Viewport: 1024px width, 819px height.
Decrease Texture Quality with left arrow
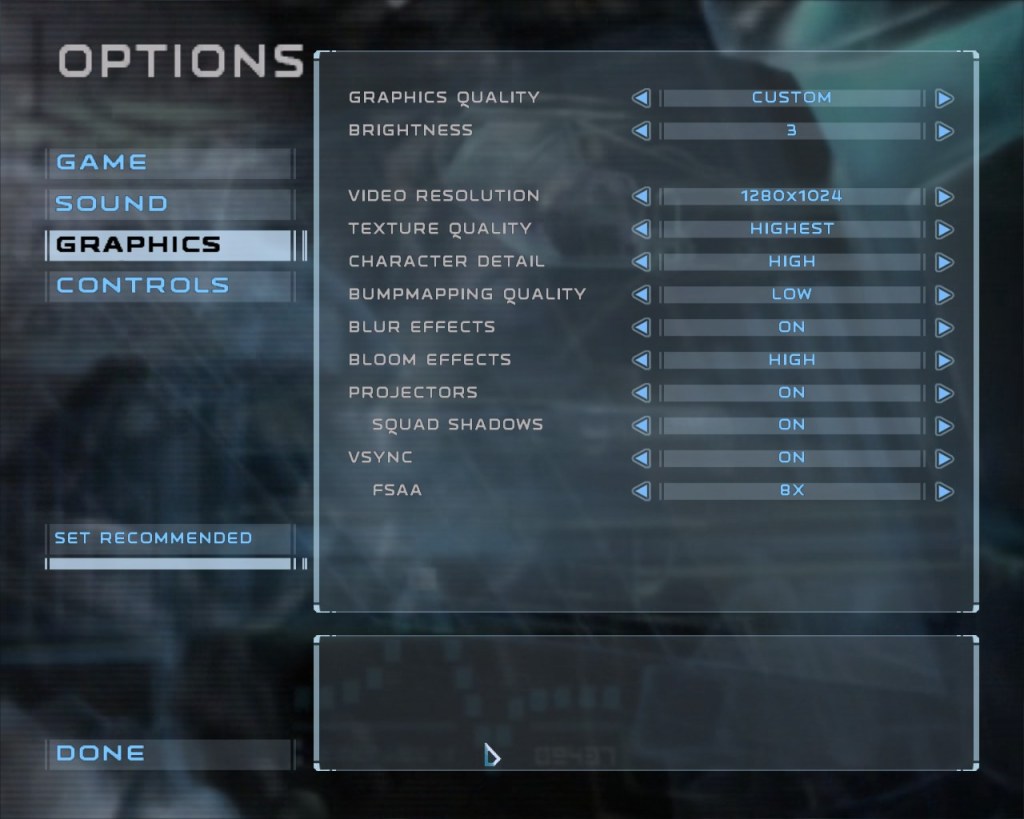tap(641, 229)
